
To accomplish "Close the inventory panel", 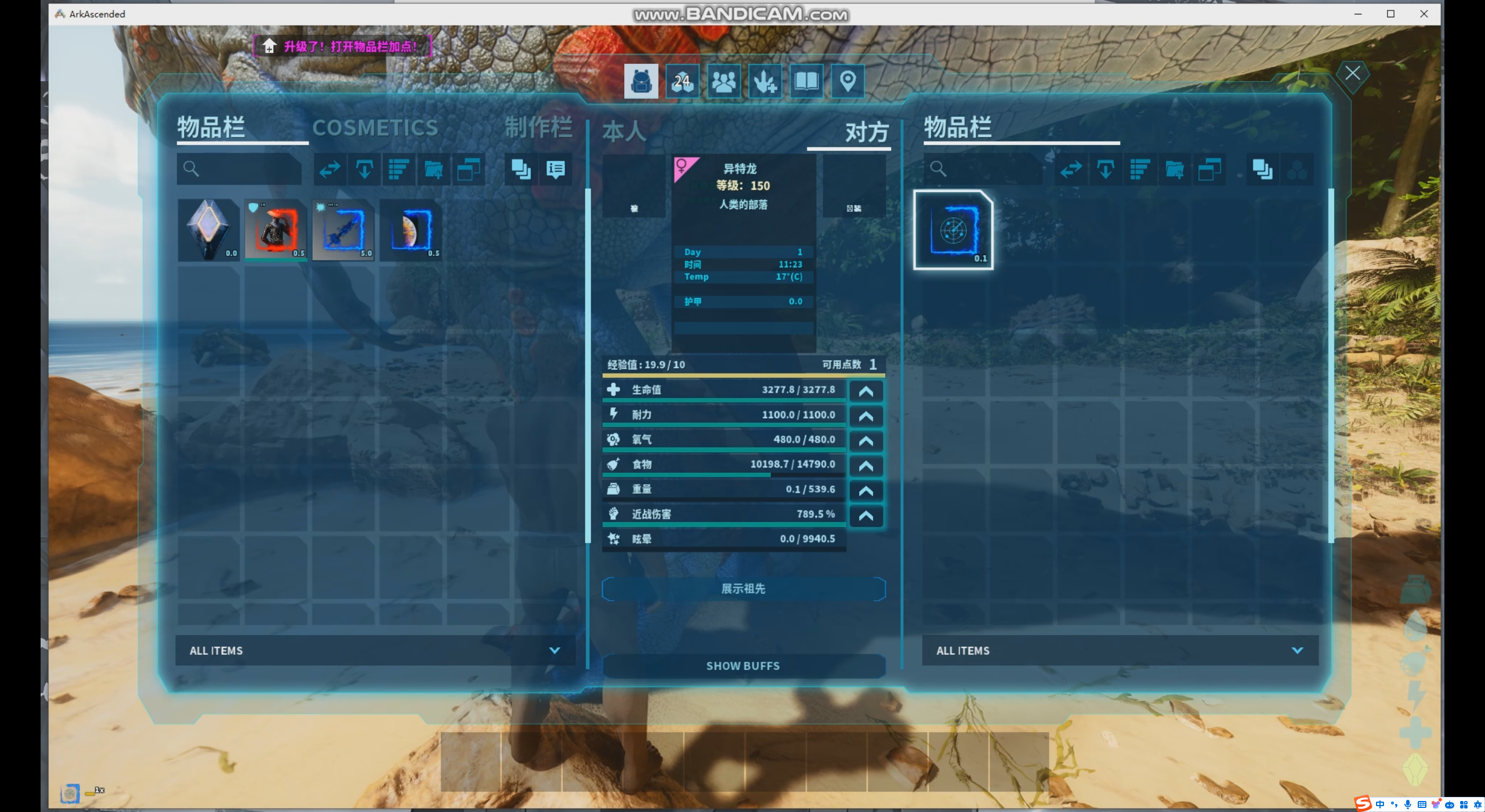I will point(1352,74).
